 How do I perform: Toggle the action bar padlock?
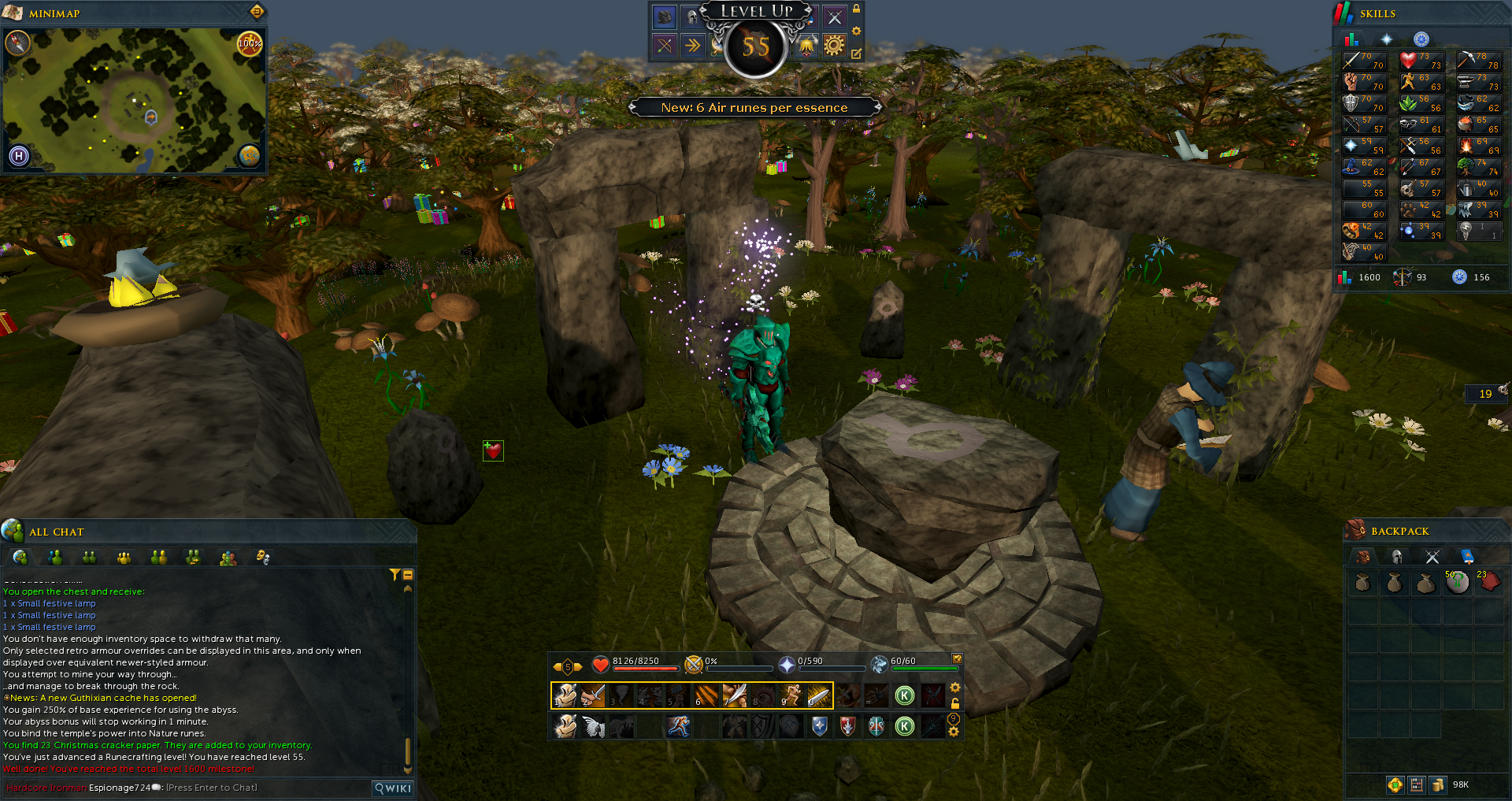tap(955, 703)
